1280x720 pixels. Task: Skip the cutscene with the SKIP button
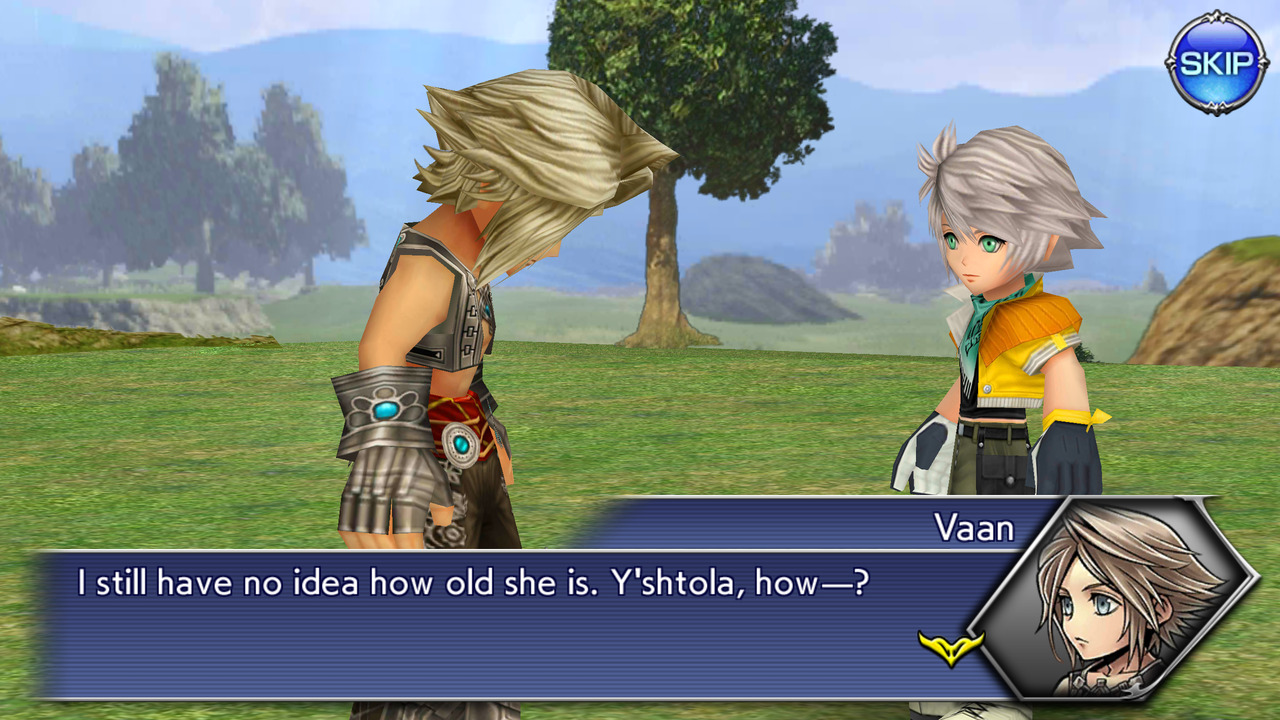pos(1216,63)
